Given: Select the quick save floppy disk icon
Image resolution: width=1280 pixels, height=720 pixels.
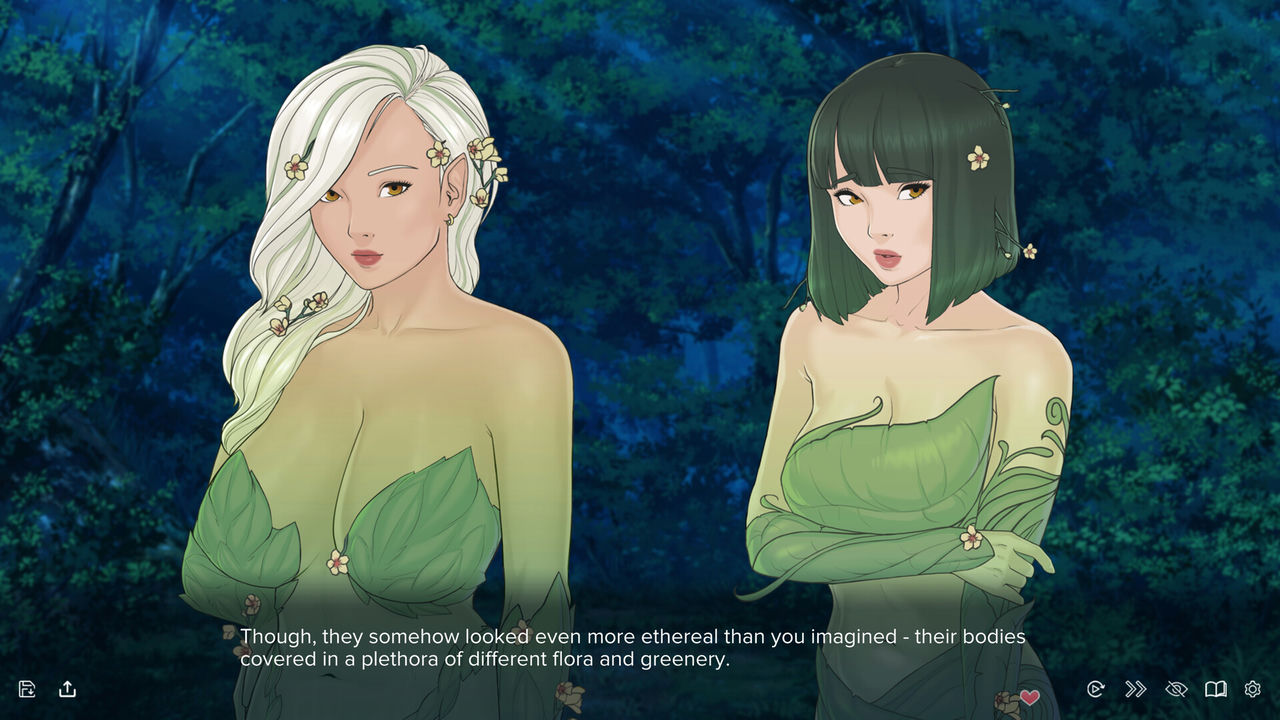Looking at the screenshot, I should click(29, 689).
